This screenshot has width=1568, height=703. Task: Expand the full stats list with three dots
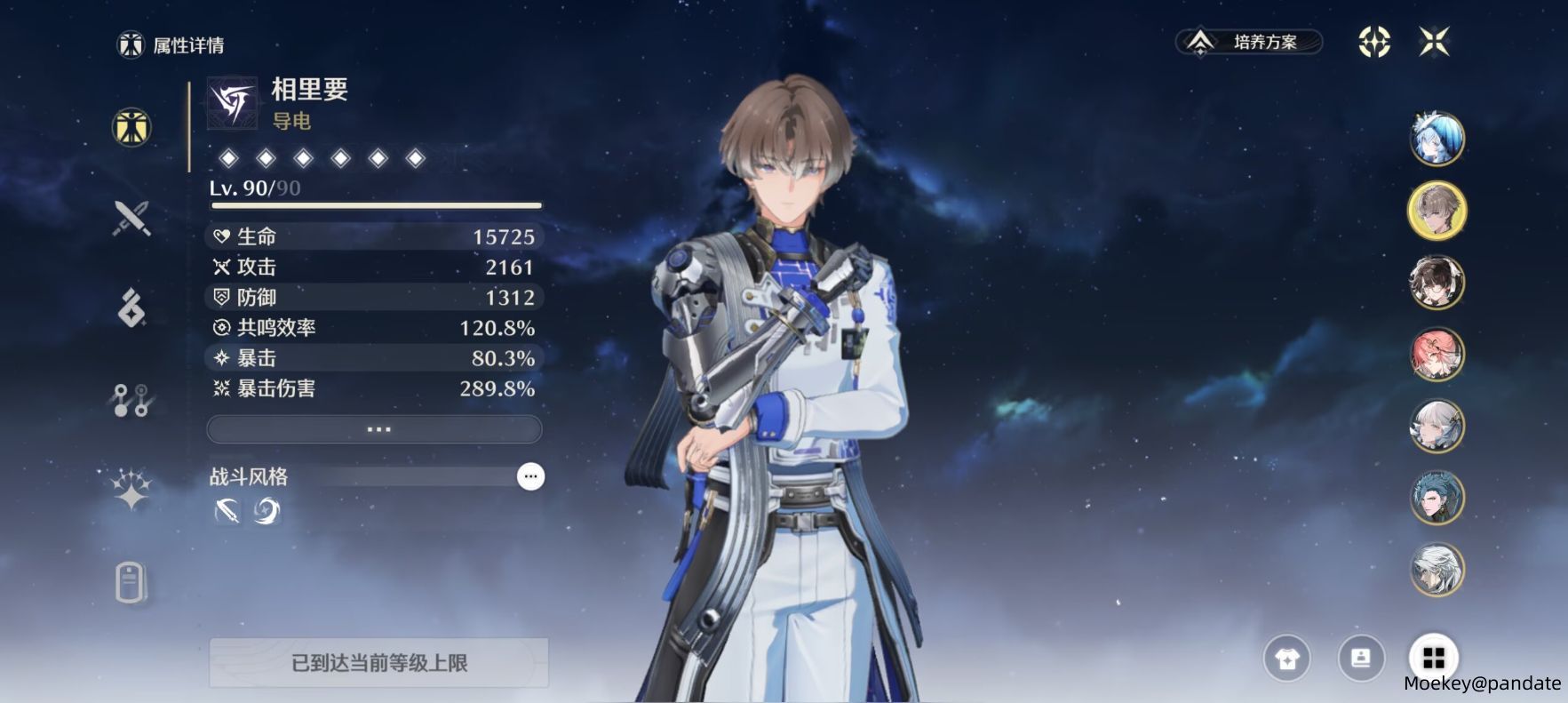pos(374,429)
